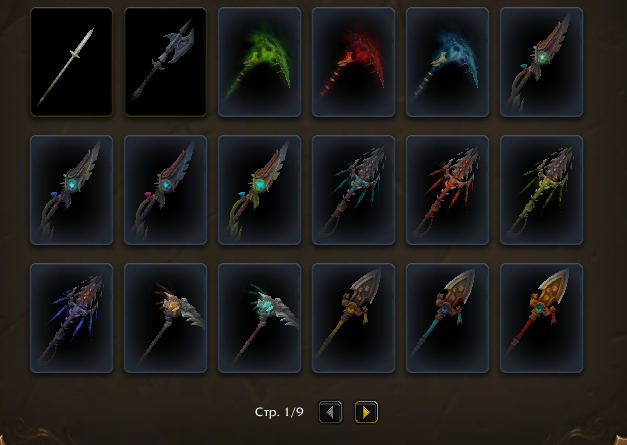
Task: Select the orange-gem grey-bladed polearm
Action: tap(165, 318)
